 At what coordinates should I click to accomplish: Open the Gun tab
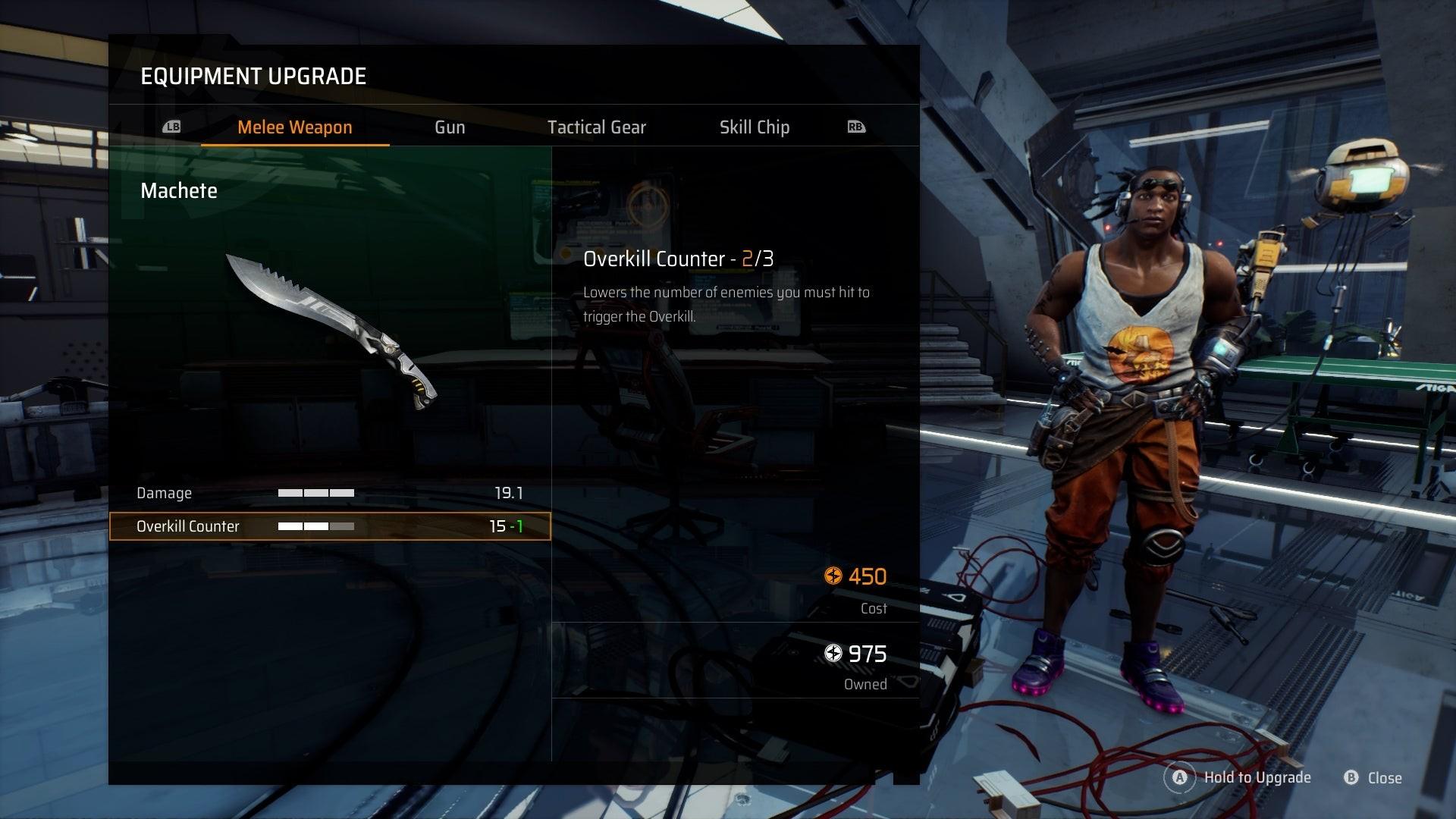tap(450, 127)
